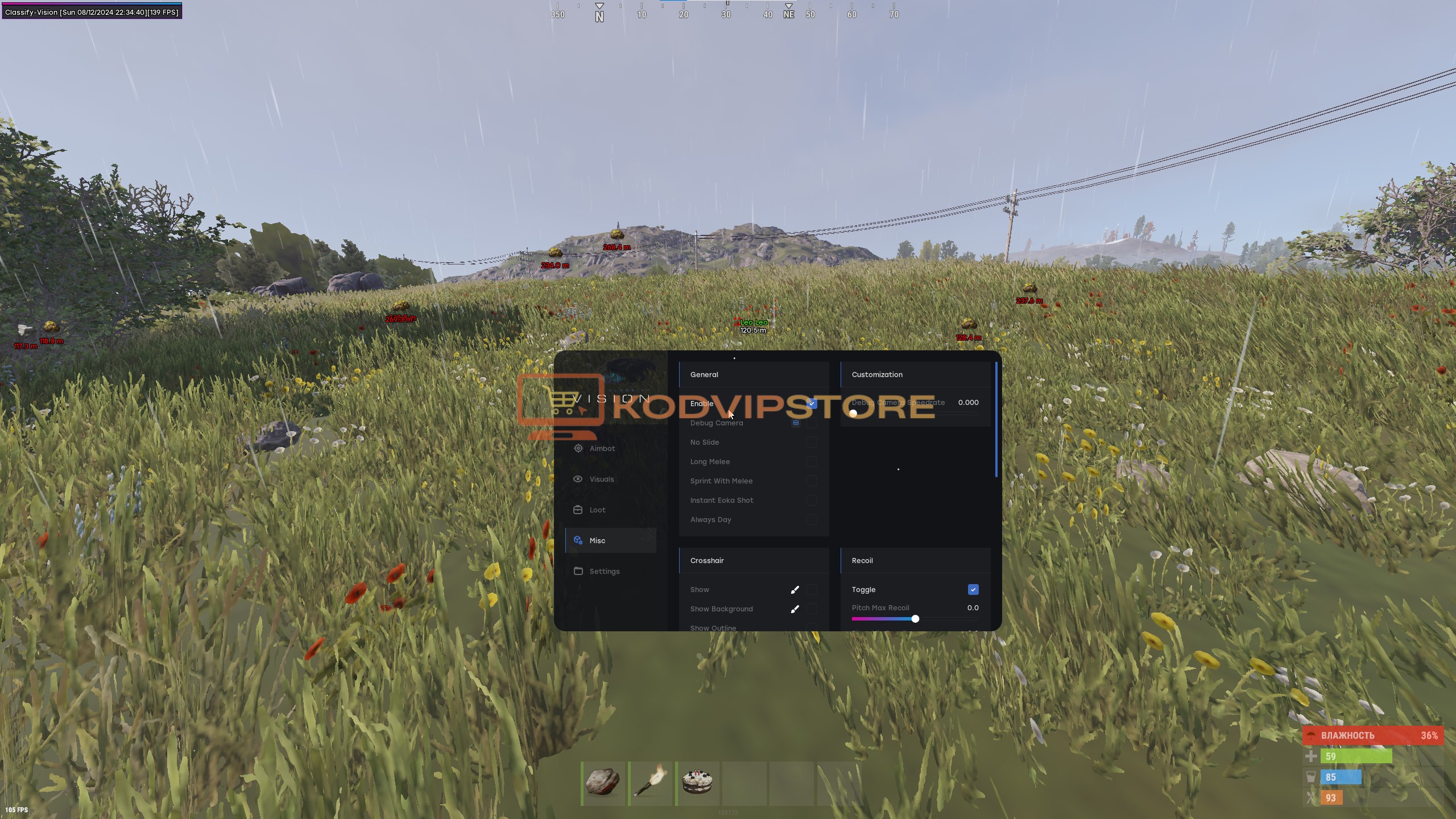
Task: Open the Aimbot menu section
Action: (x=601, y=449)
